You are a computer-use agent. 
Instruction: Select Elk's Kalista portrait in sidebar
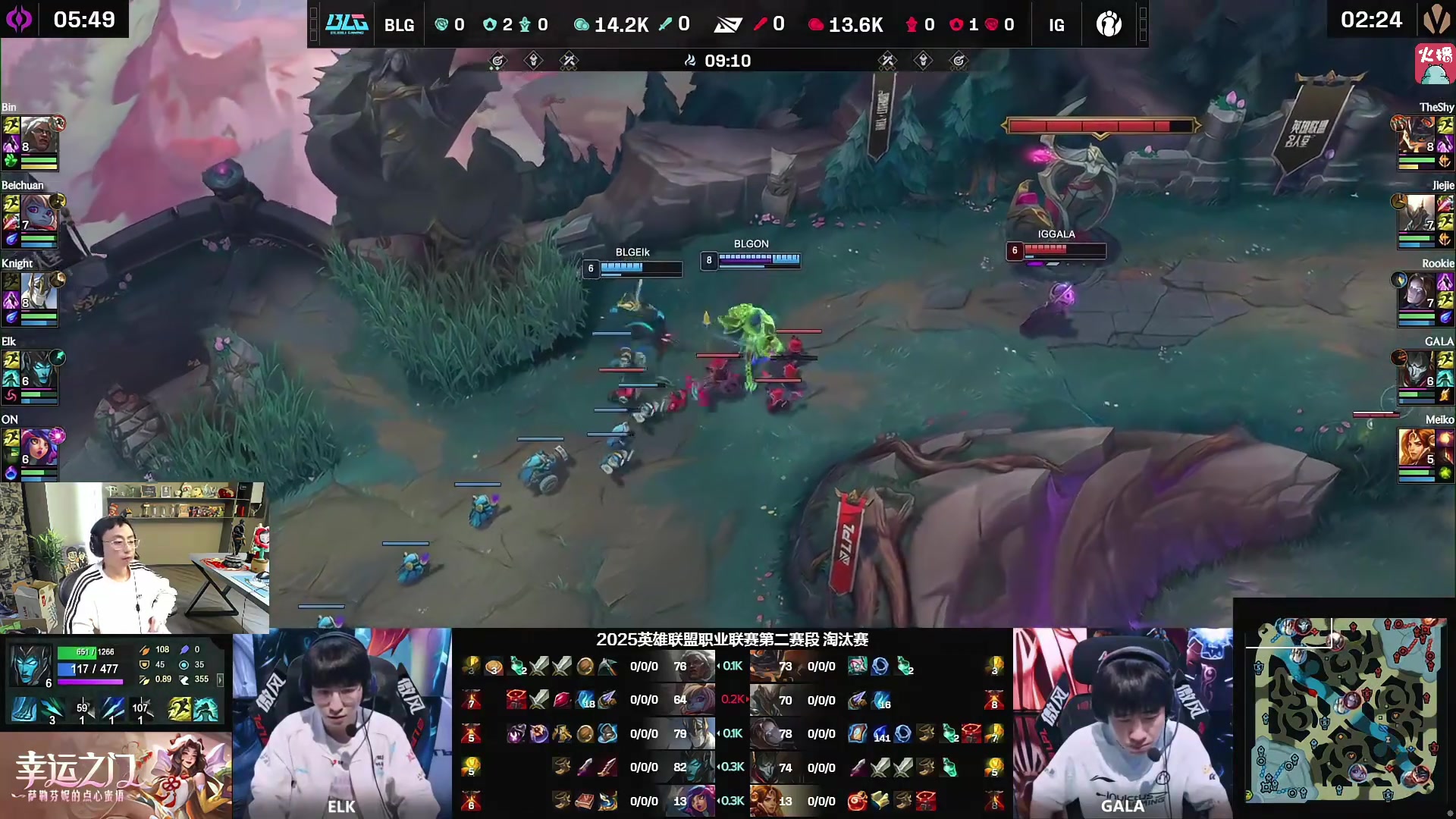36,369
